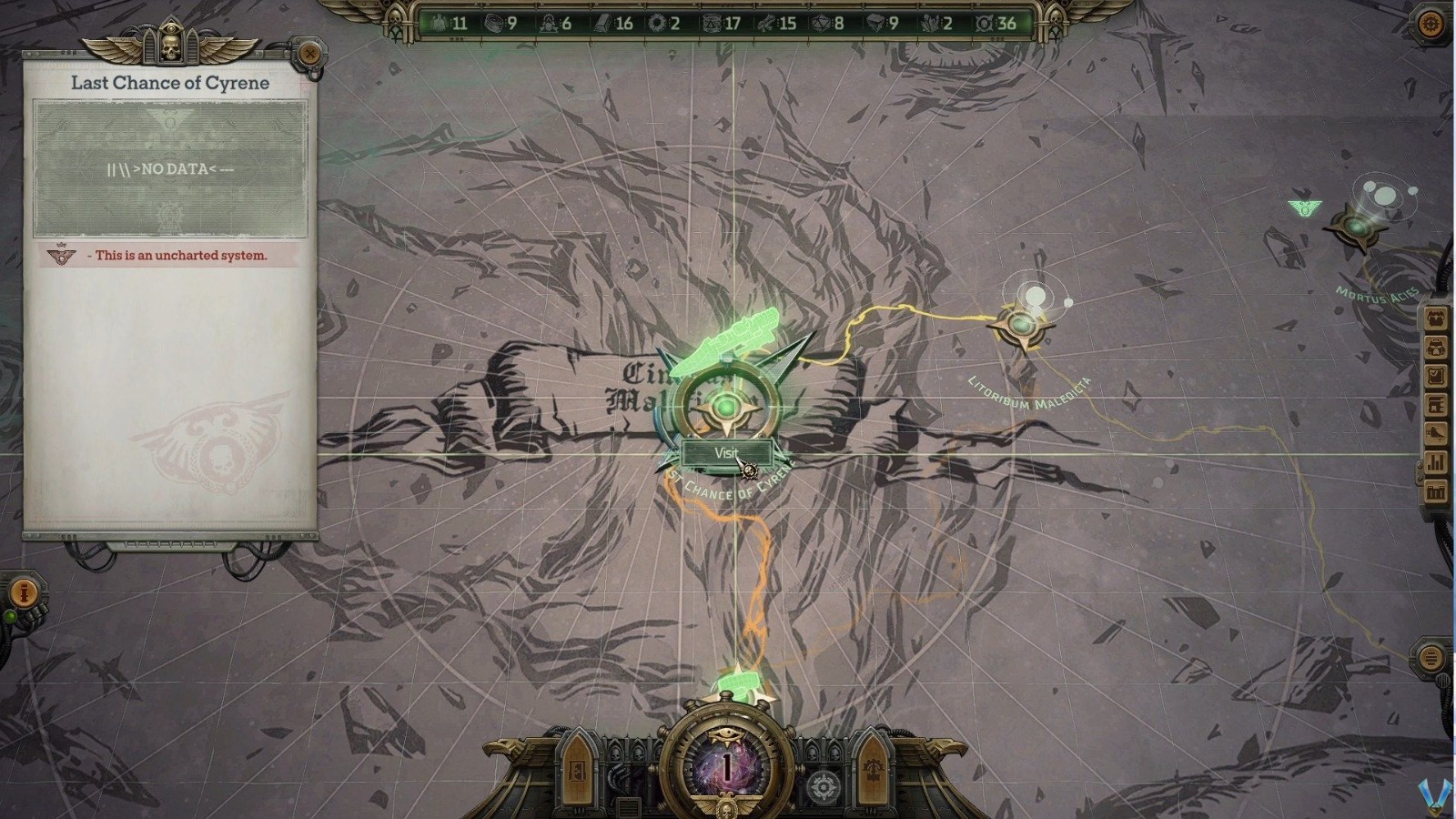
Task: View the statistics bar-chart icon in the sidebar
Action: [1435, 460]
